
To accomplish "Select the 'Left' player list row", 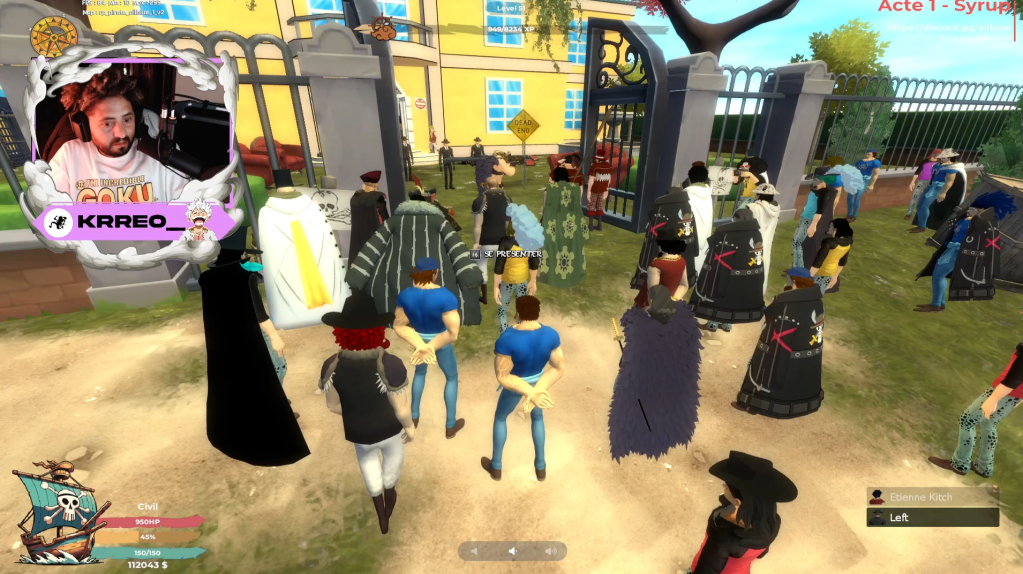I will [x=932, y=517].
